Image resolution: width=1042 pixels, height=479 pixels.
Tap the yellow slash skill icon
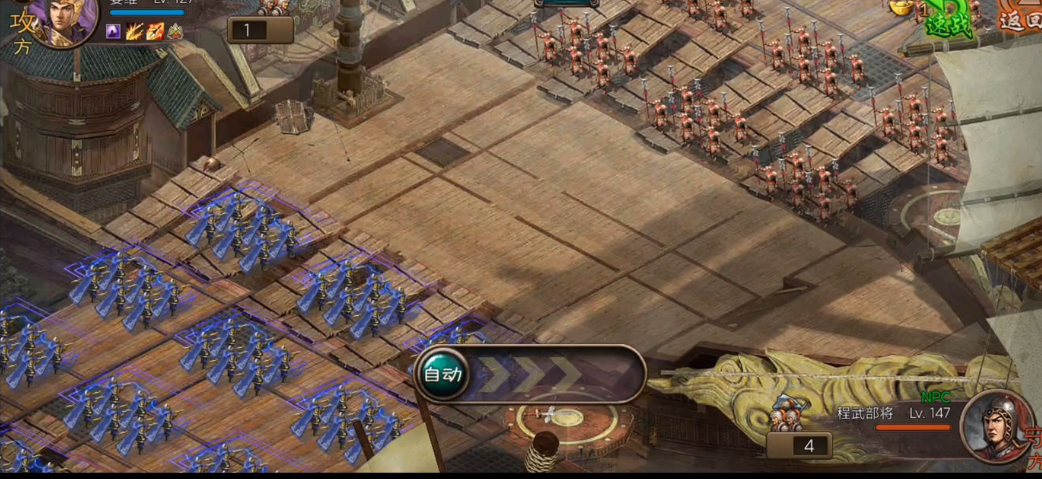[134, 32]
